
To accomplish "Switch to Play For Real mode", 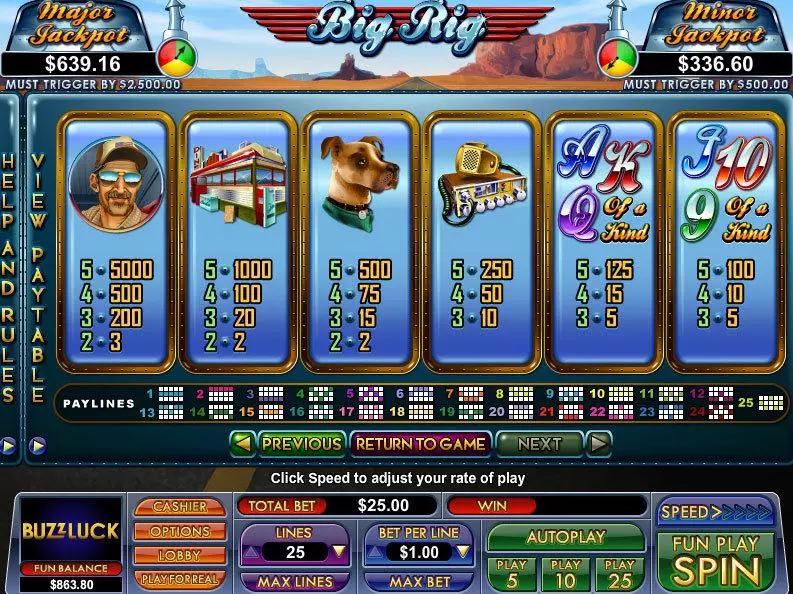I will tap(180, 577).
